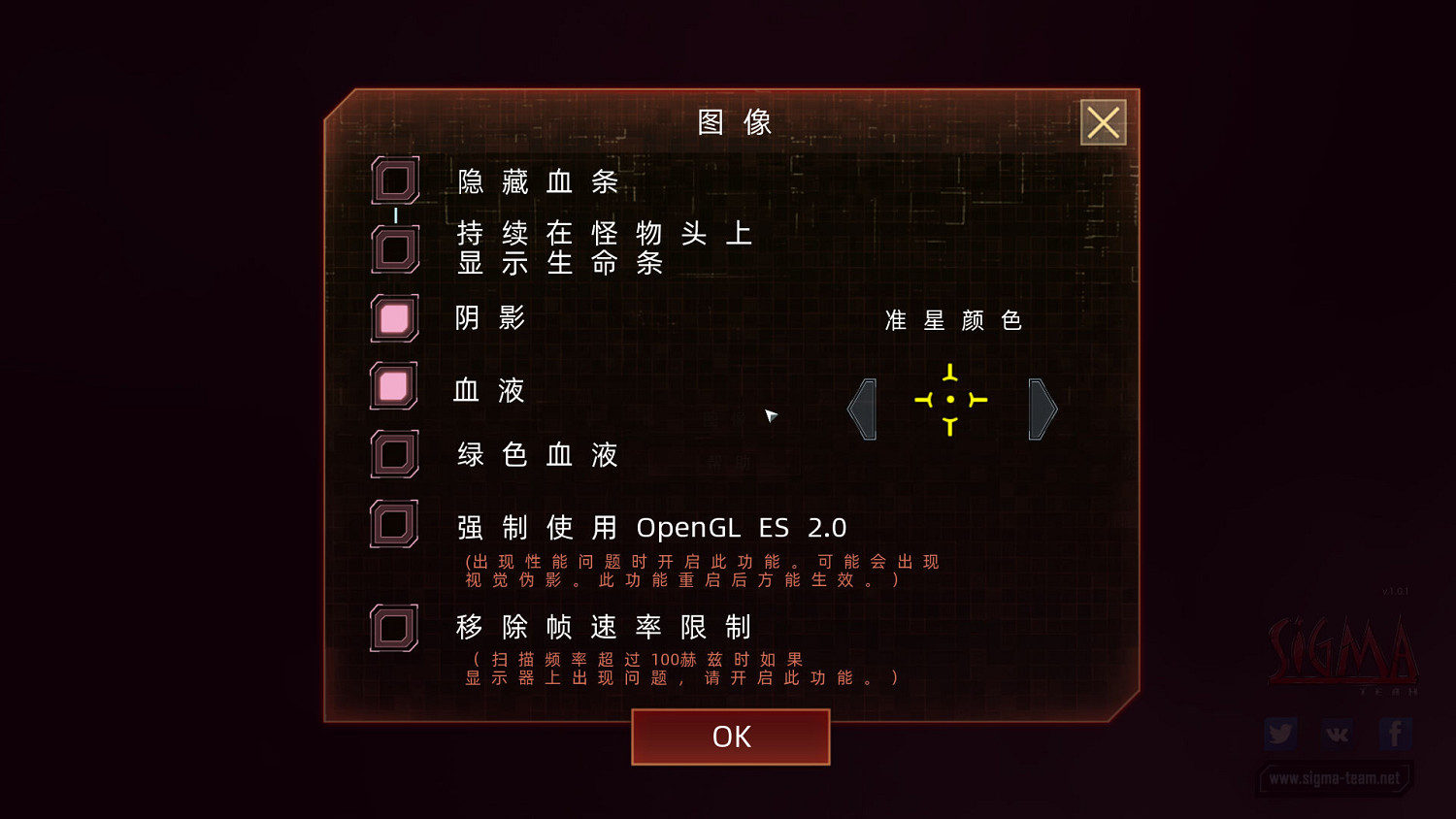Click the yellow crosshair preview
Image resolution: width=1456 pixels, height=819 pixels.
point(949,399)
